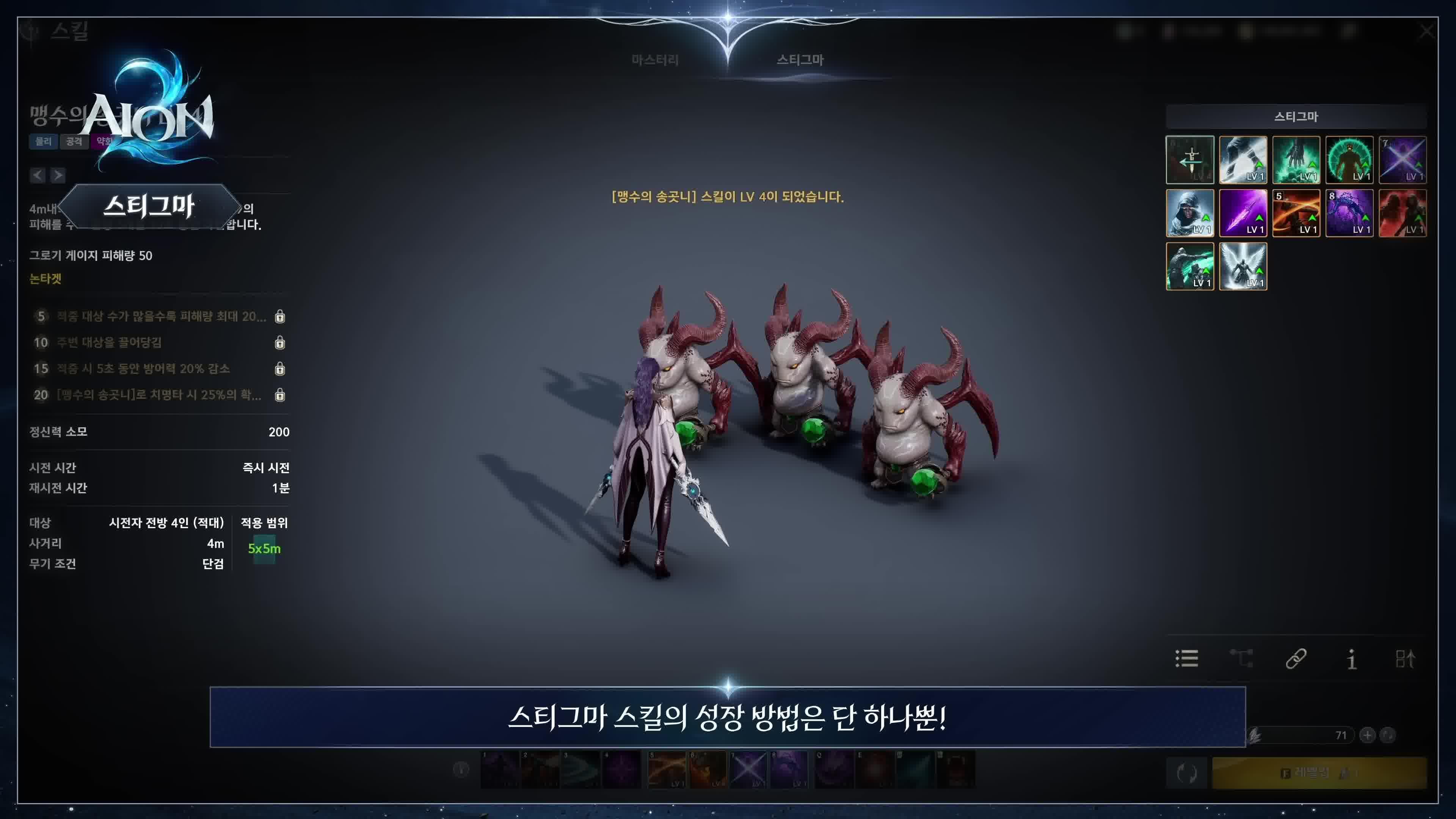Open the skill list view icon
This screenshot has height=819, width=1456.
(x=1186, y=659)
